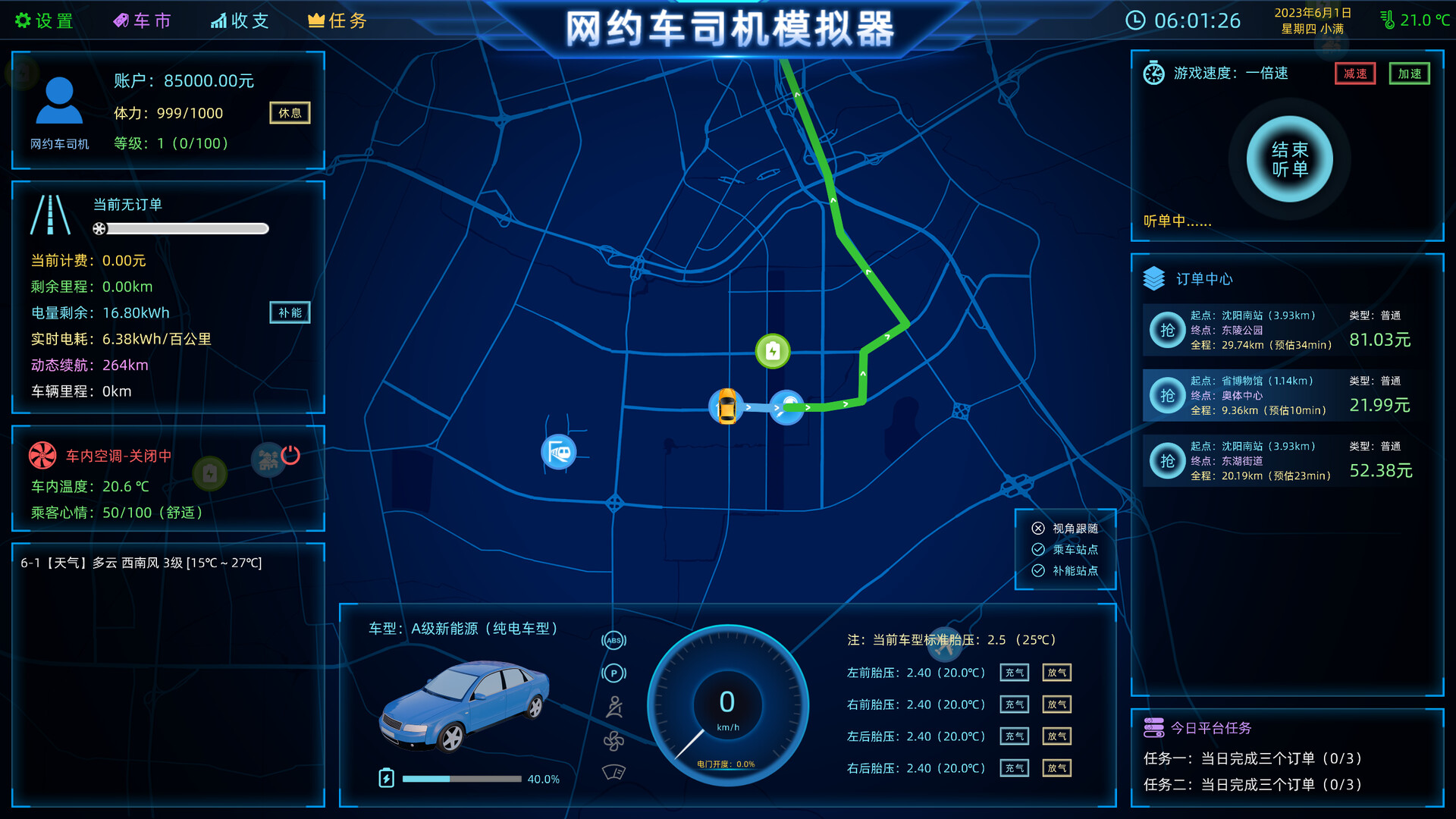Open the 车市 menu
This screenshot has width=1456, height=819.
[143, 20]
